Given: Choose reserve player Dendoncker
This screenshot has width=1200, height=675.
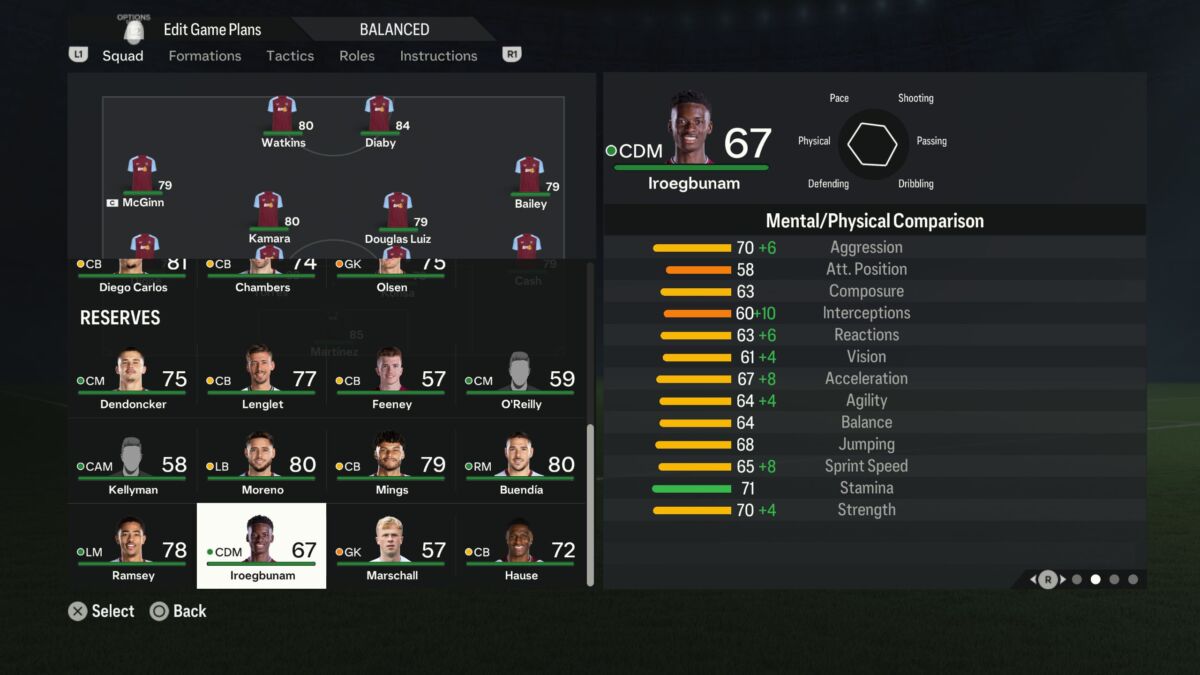Looking at the screenshot, I should 132,382.
